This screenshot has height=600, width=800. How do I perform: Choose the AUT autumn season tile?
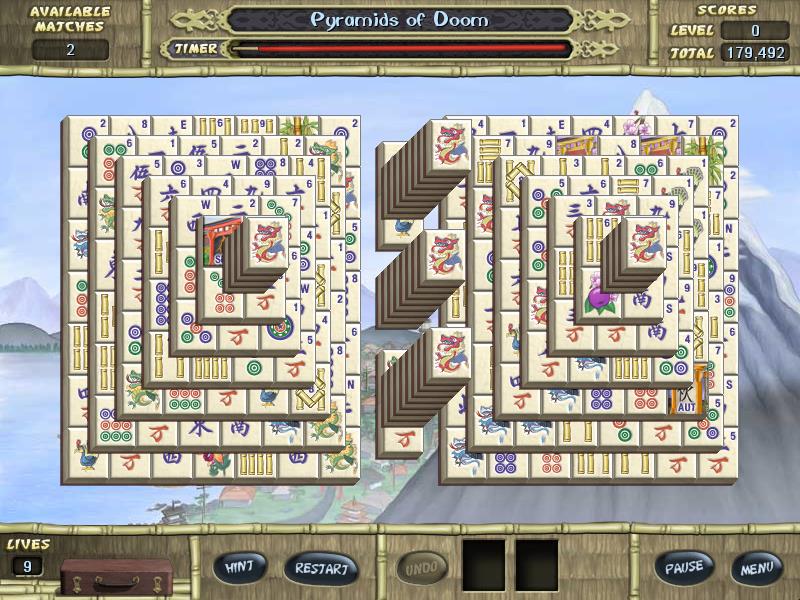[688, 396]
